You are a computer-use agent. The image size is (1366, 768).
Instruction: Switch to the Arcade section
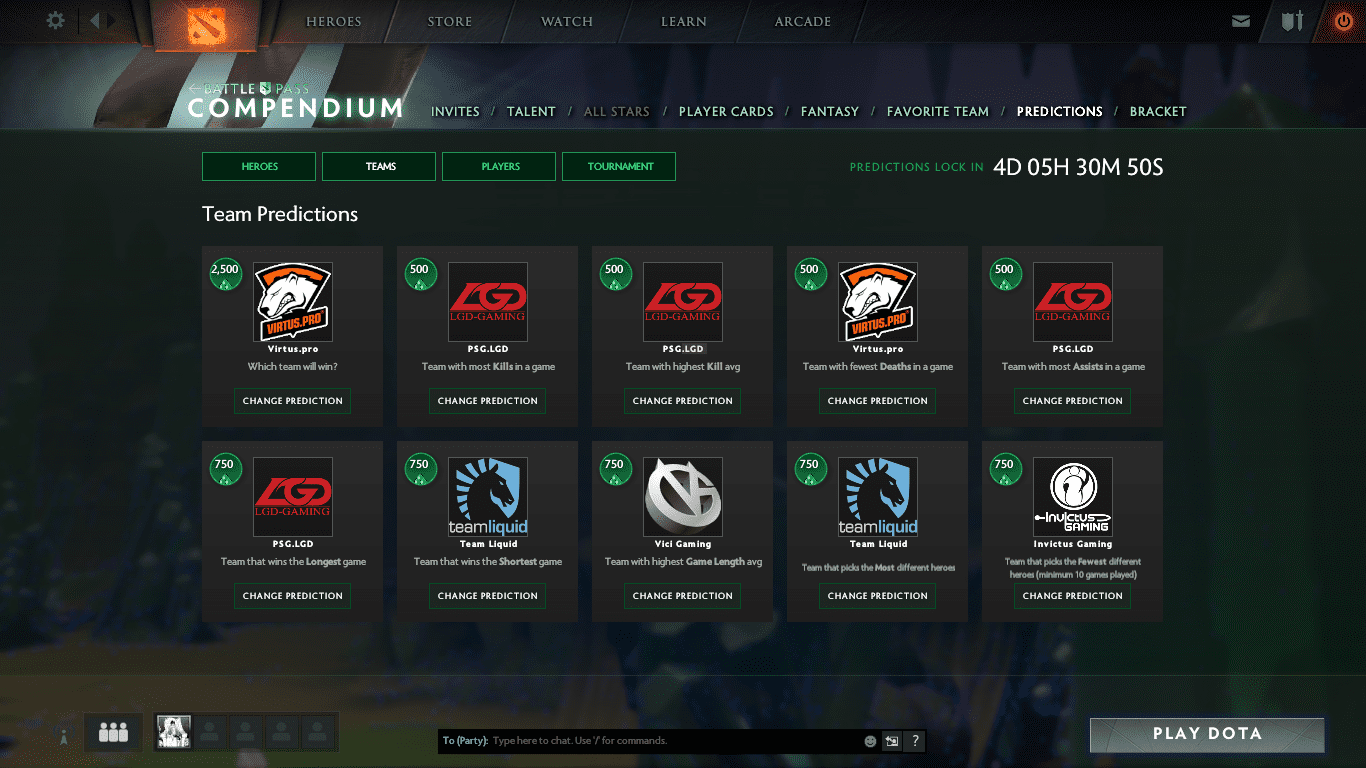(802, 22)
